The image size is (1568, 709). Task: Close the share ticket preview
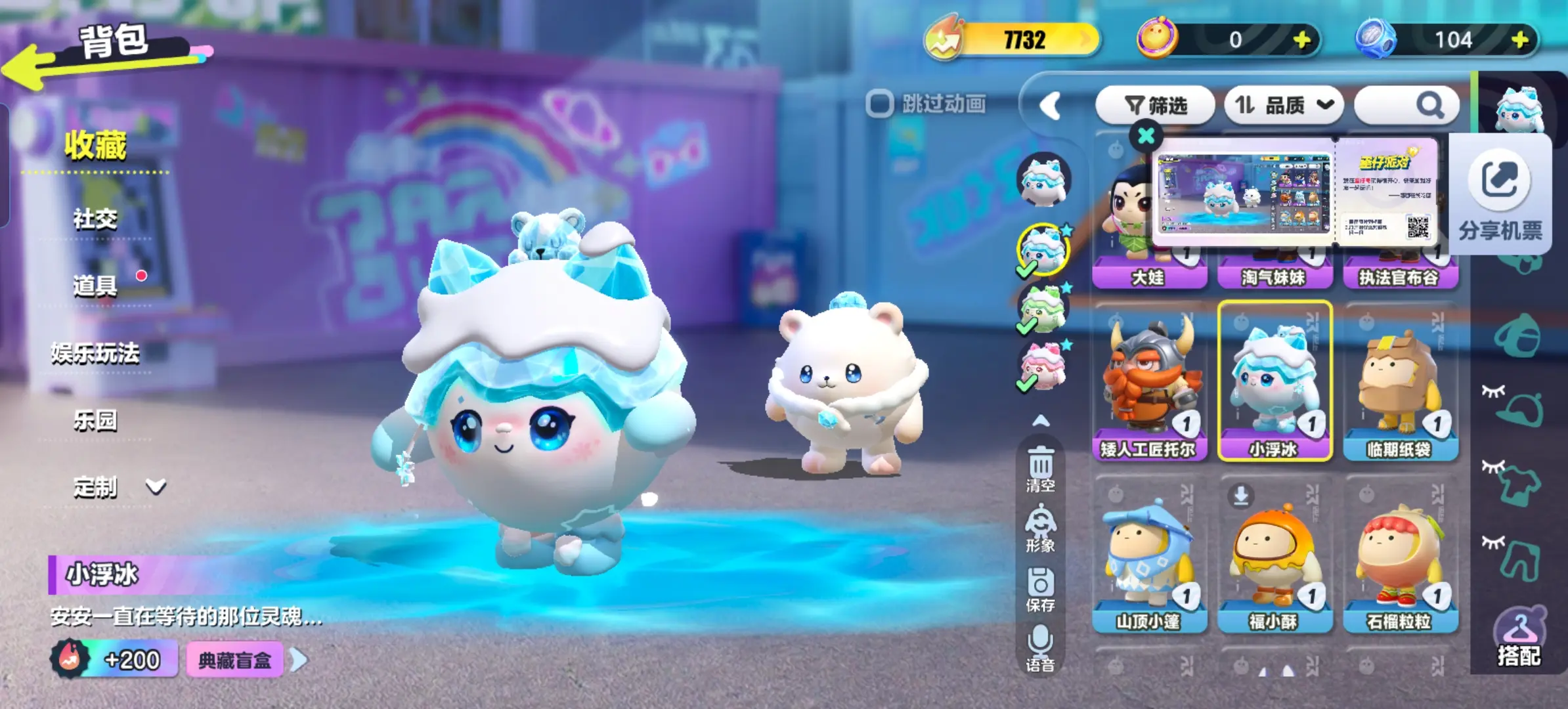(x=1146, y=136)
